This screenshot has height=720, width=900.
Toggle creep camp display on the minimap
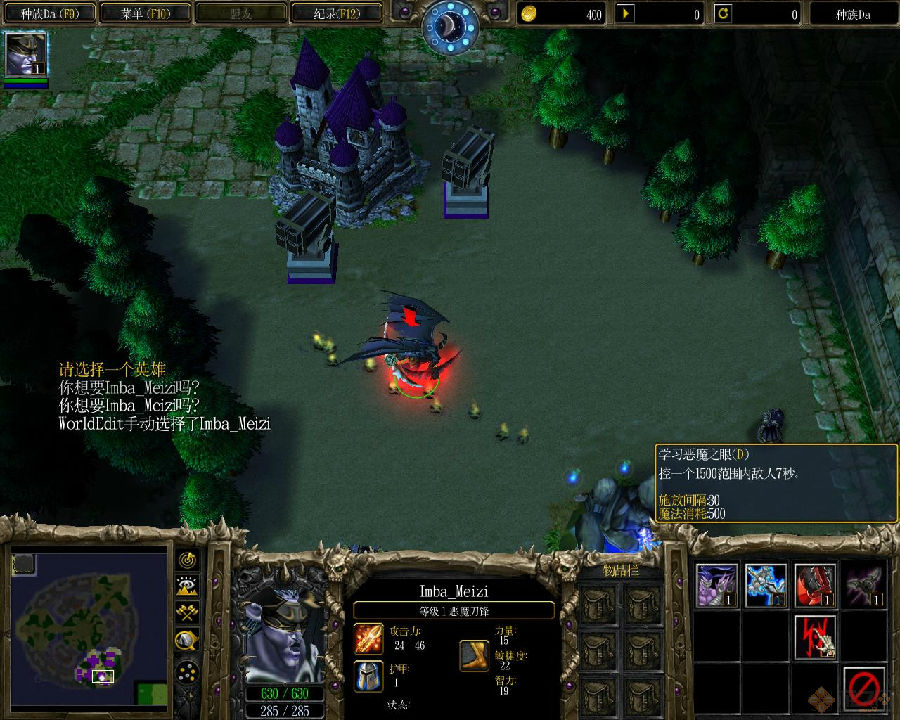pos(187,640)
